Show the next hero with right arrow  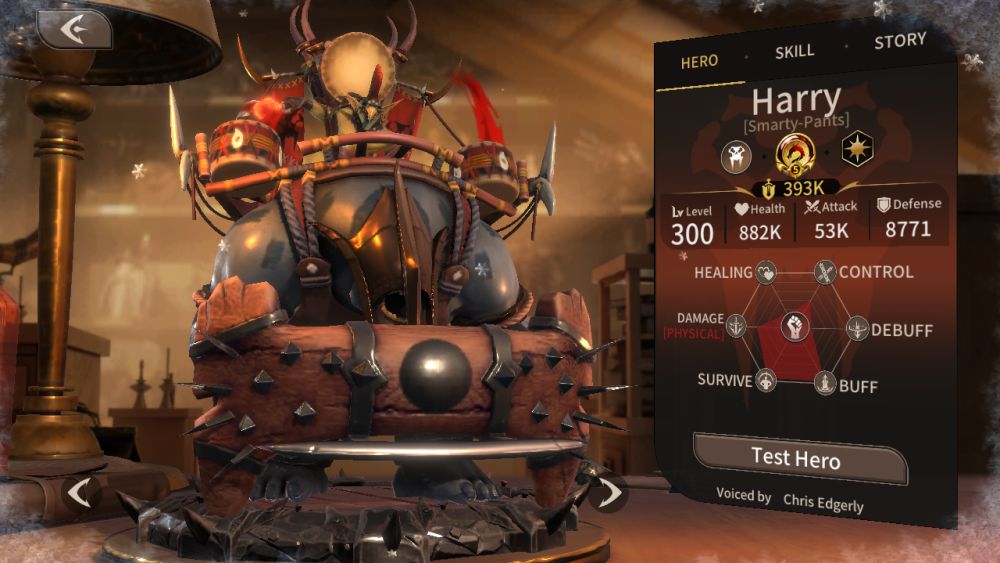(x=606, y=490)
